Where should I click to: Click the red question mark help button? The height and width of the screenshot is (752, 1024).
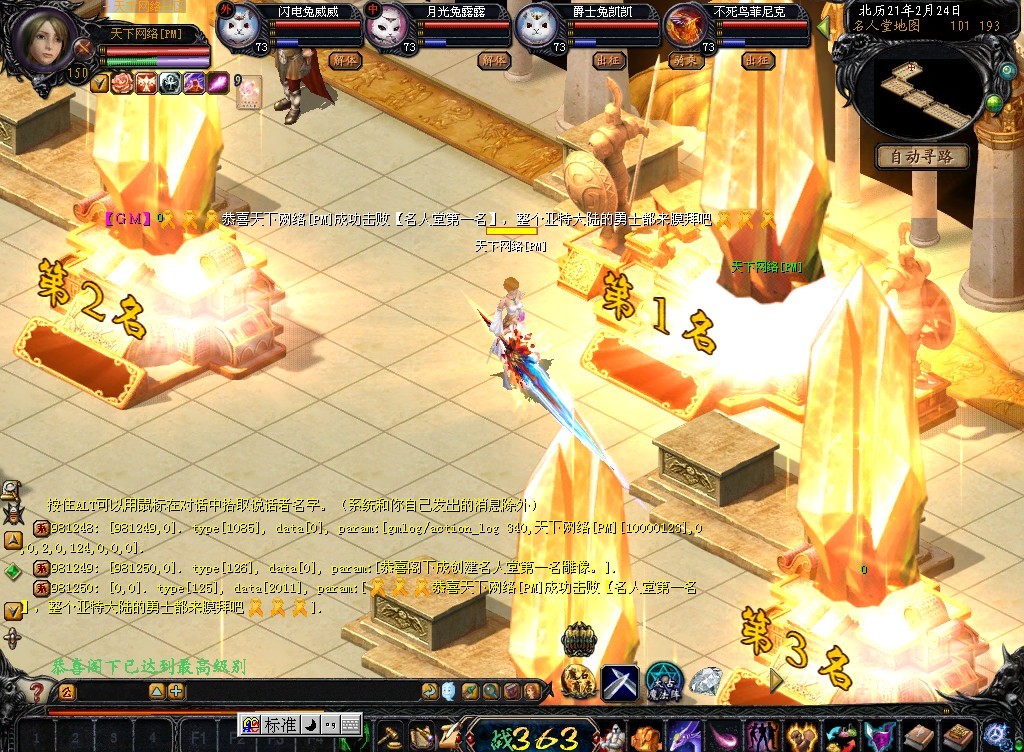pos(35,691)
